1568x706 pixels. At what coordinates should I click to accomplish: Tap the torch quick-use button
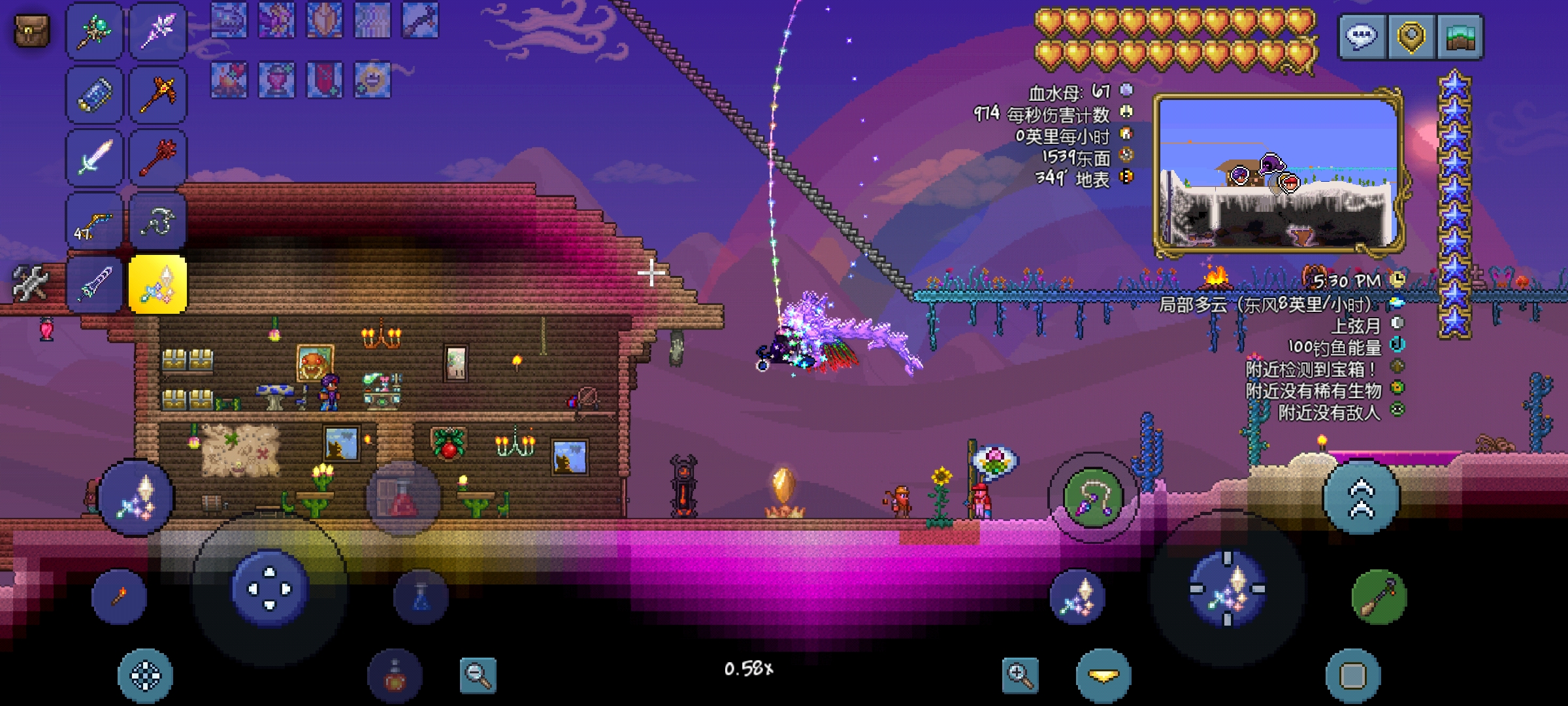[x=120, y=596]
